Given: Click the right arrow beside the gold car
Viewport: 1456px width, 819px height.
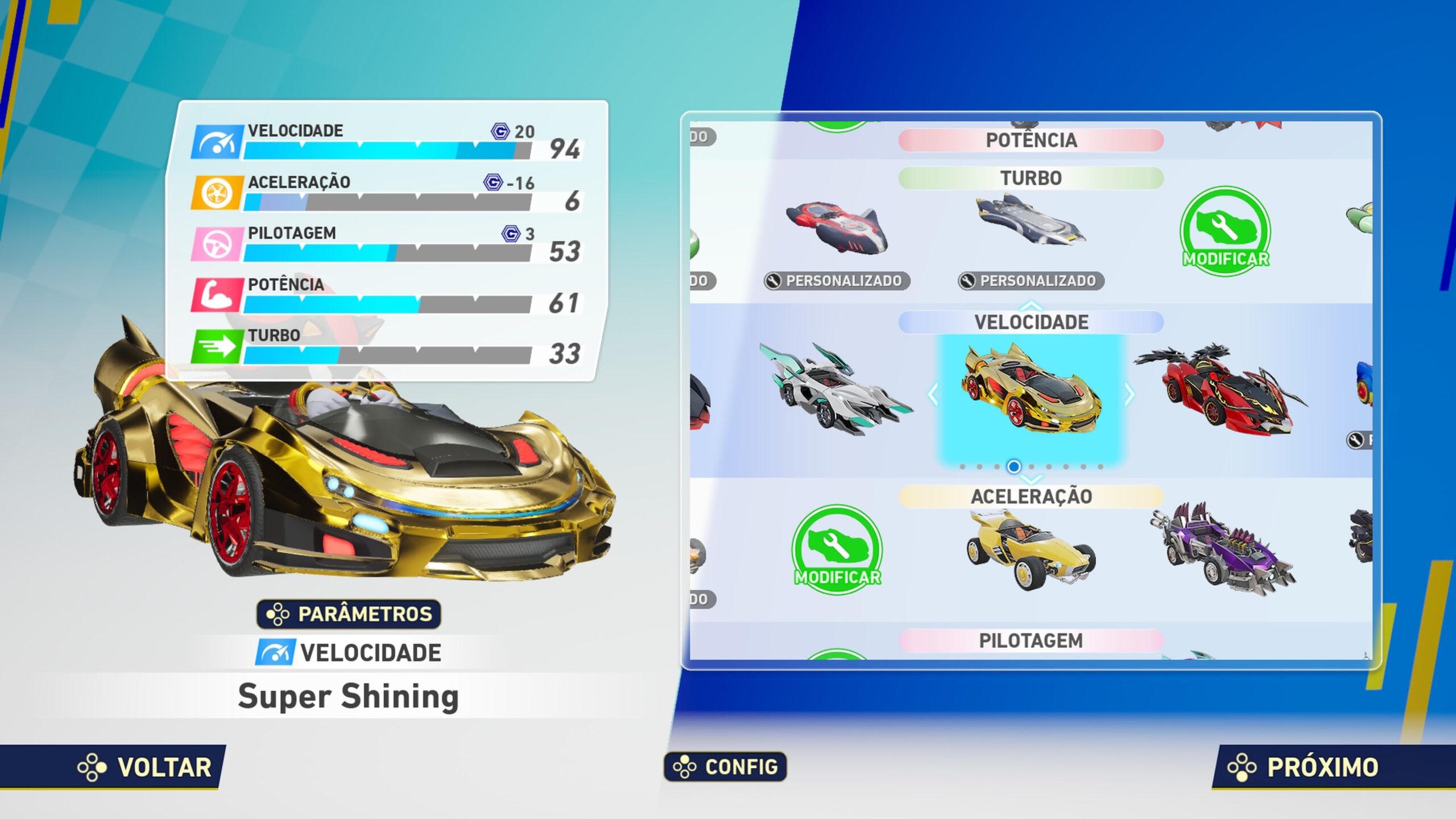Looking at the screenshot, I should tap(1130, 394).
